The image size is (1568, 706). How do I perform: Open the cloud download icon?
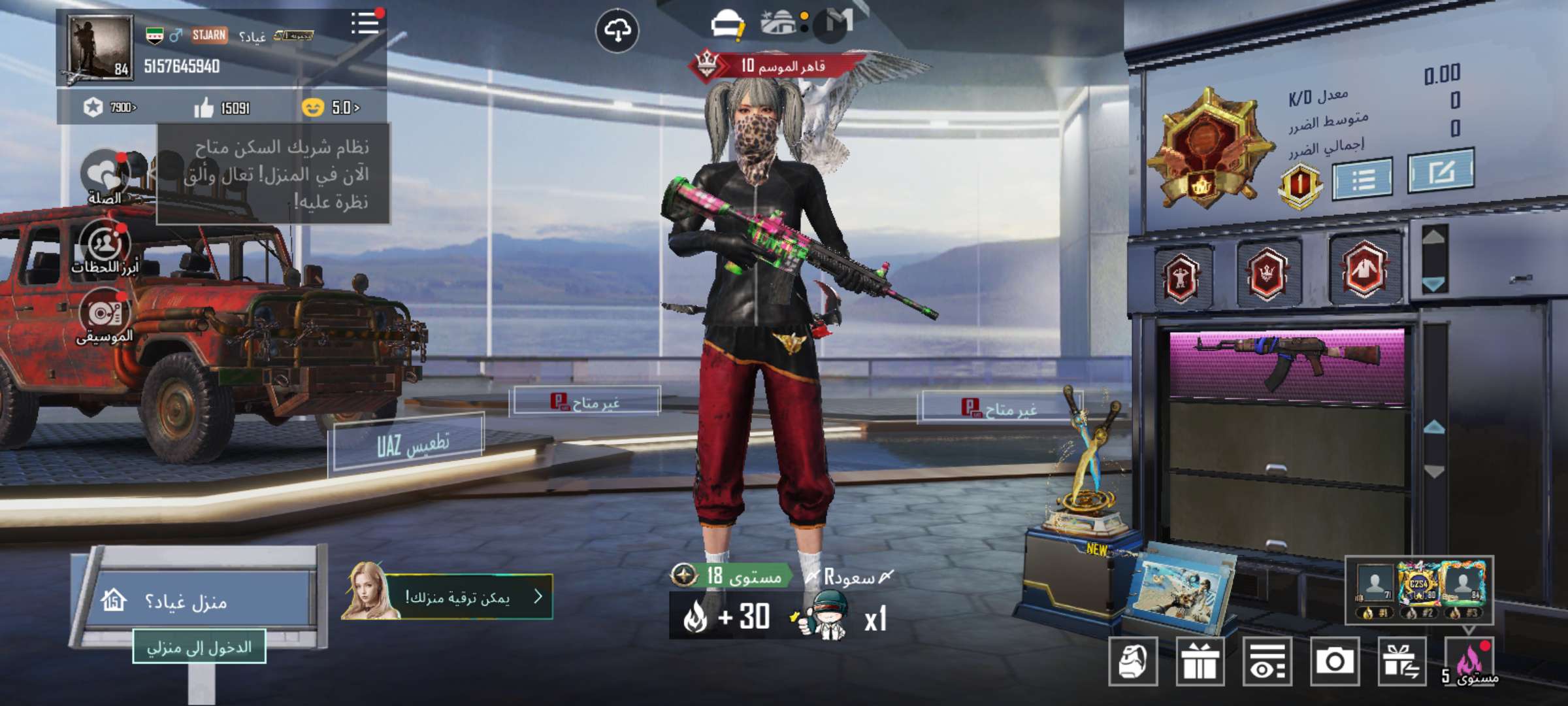(x=617, y=31)
